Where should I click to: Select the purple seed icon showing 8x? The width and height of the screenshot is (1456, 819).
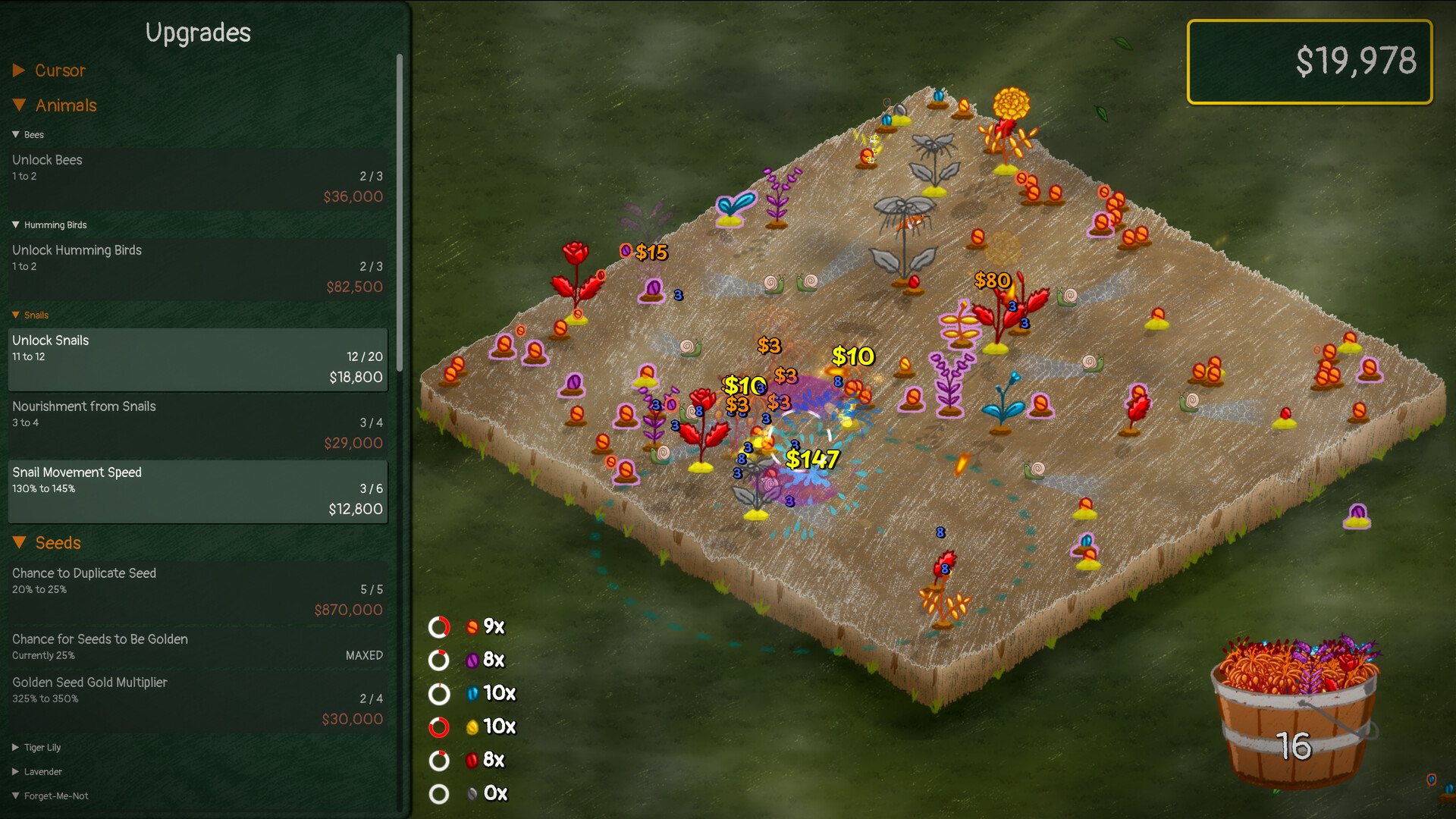click(x=474, y=660)
